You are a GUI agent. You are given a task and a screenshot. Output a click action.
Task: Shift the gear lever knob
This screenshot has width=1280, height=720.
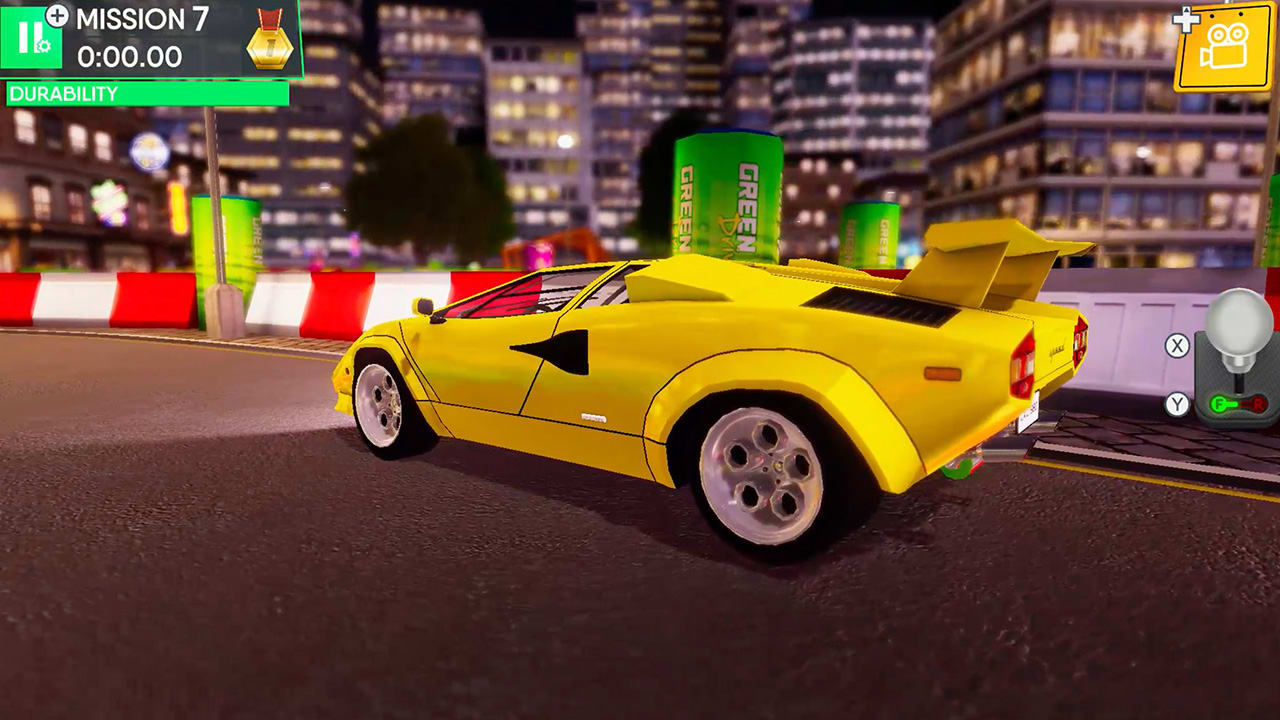coord(1238,322)
